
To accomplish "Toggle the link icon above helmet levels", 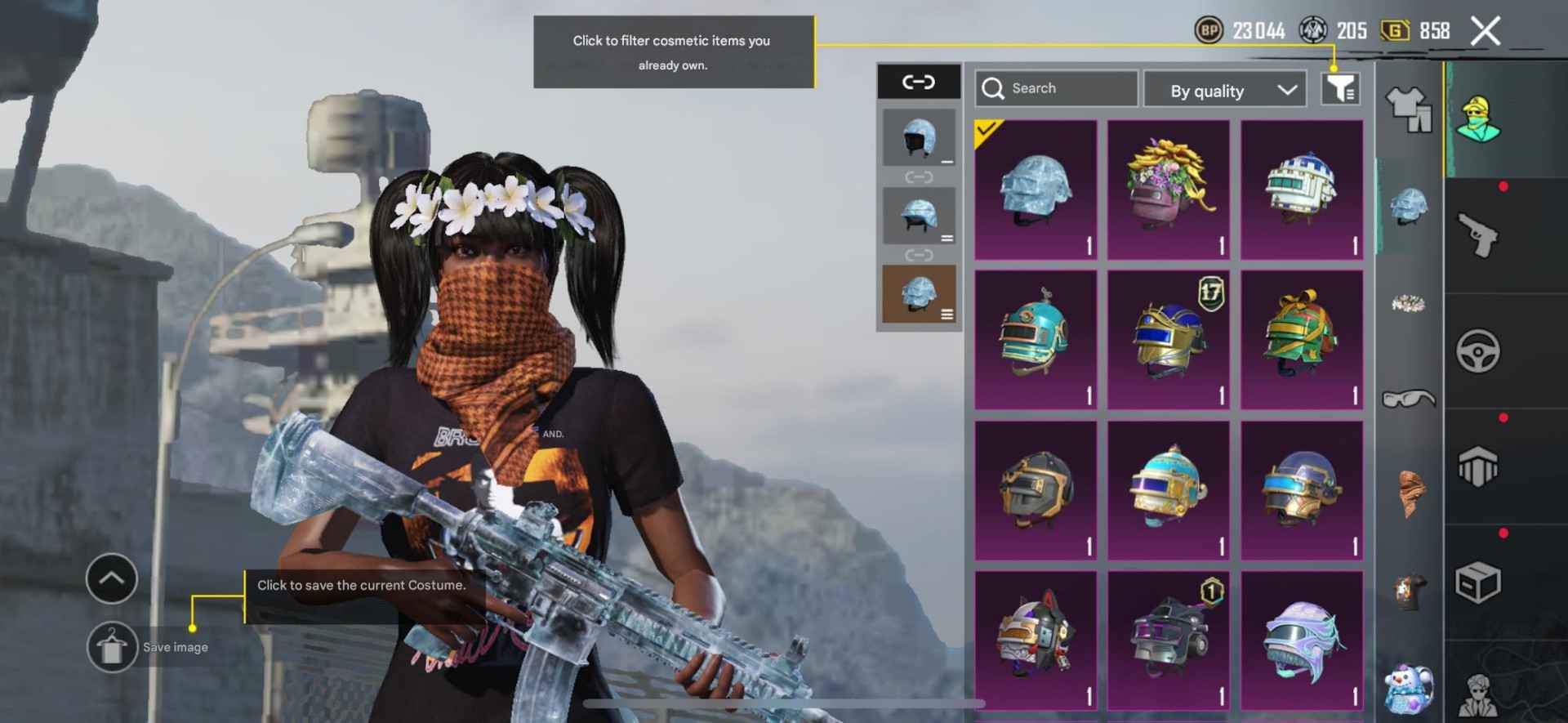I will point(918,82).
